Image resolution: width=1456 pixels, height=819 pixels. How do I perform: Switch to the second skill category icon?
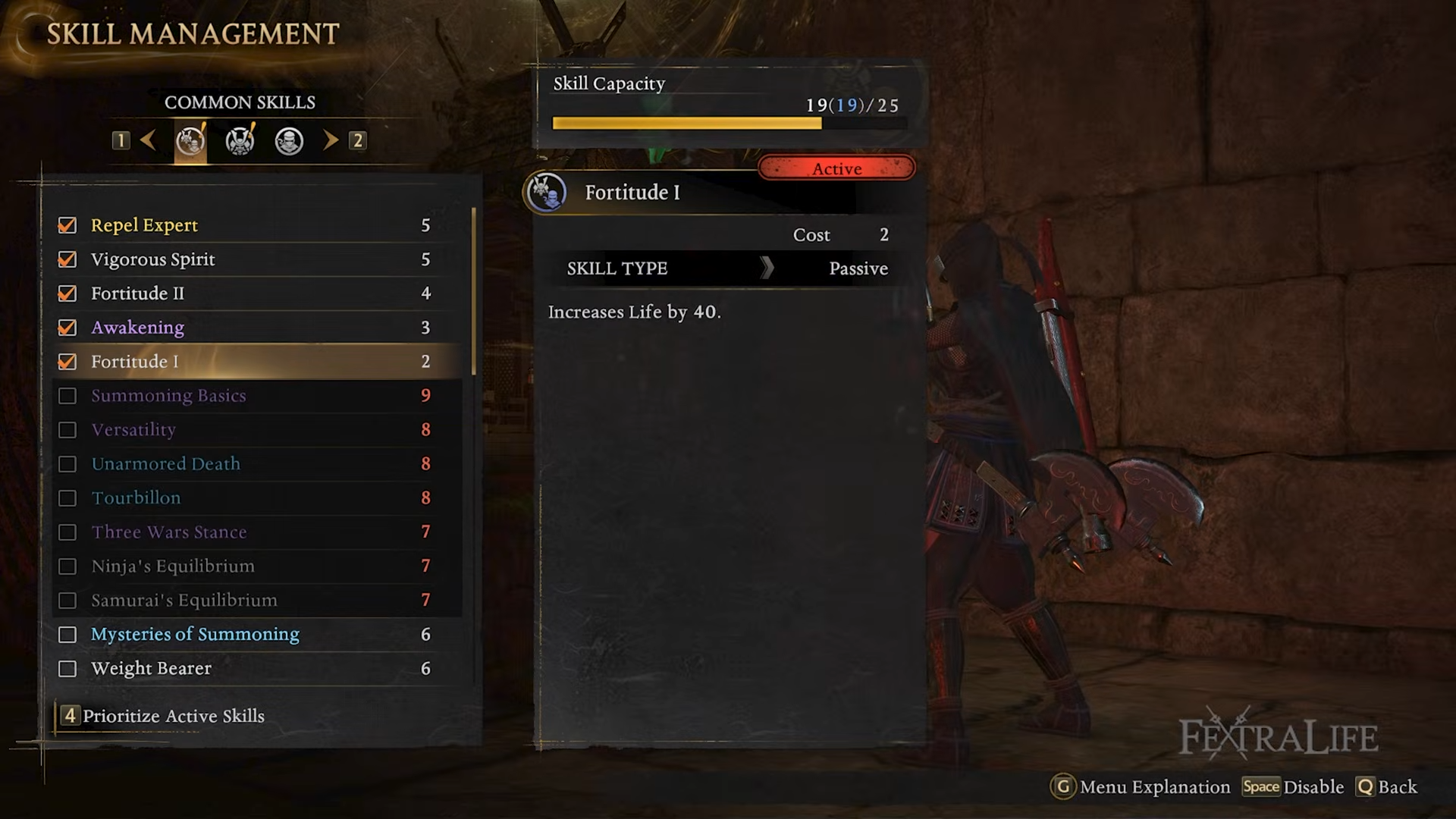tap(240, 141)
